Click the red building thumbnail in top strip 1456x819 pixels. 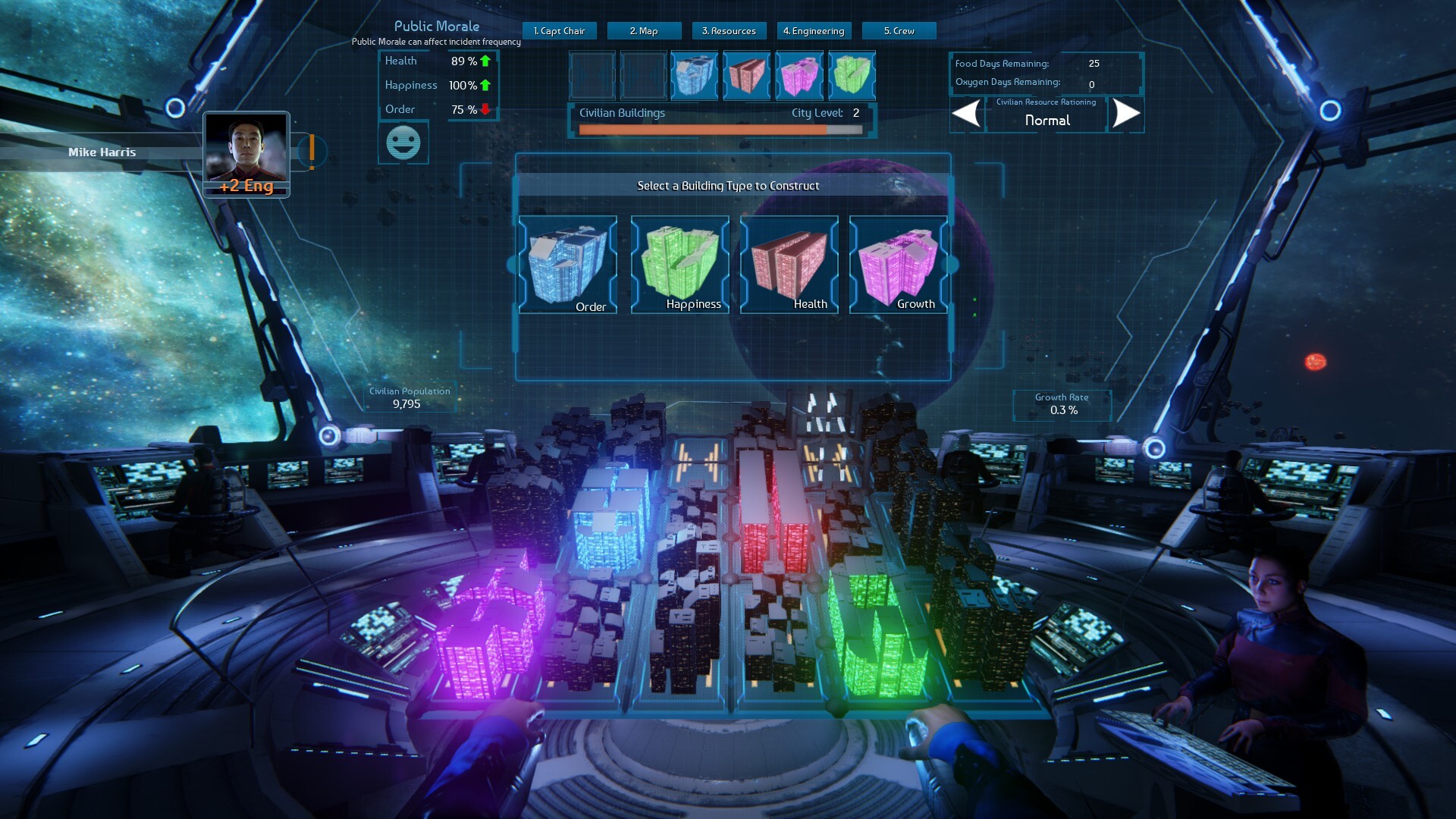tap(747, 75)
